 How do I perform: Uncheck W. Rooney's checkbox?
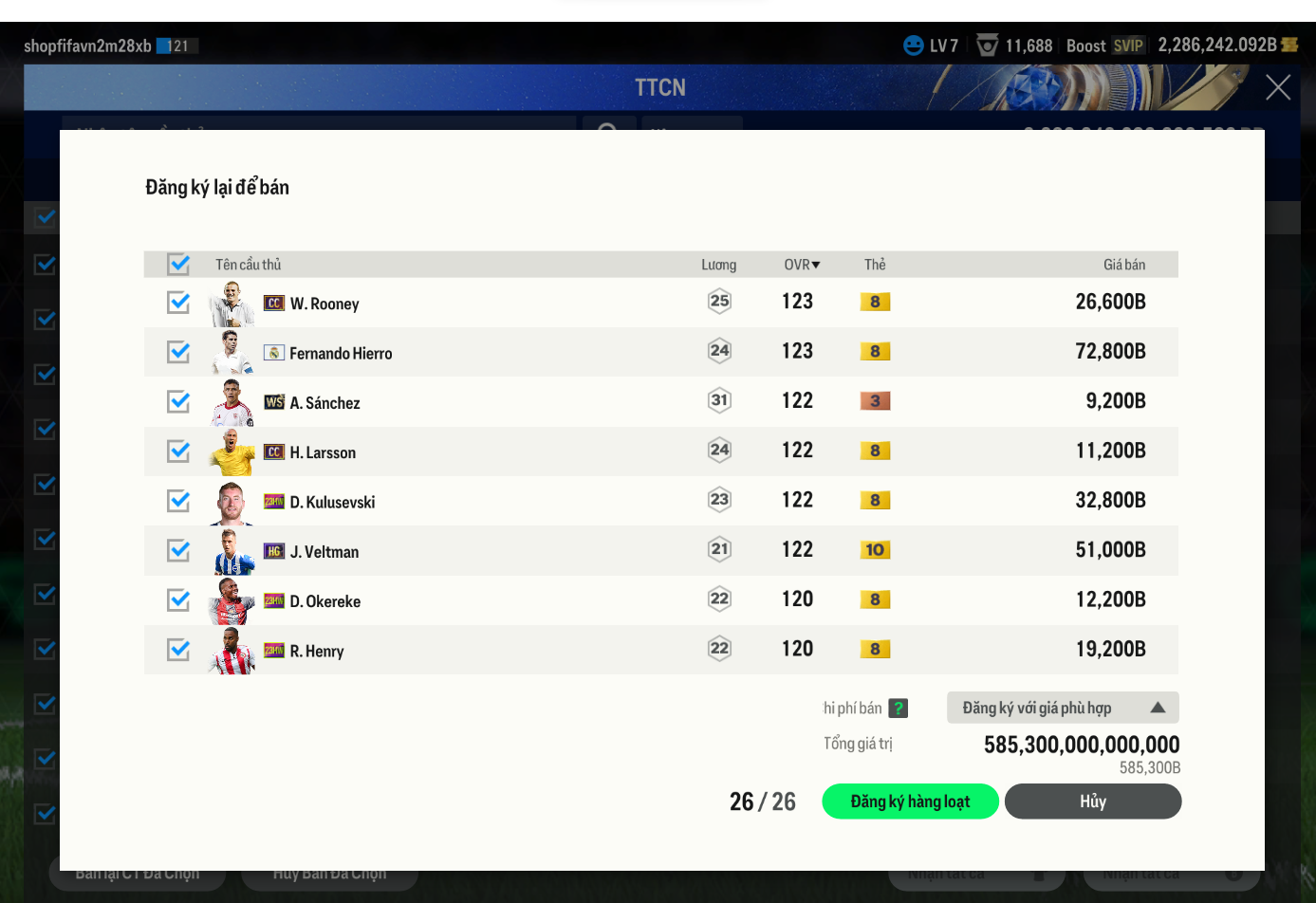[x=178, y=303]
